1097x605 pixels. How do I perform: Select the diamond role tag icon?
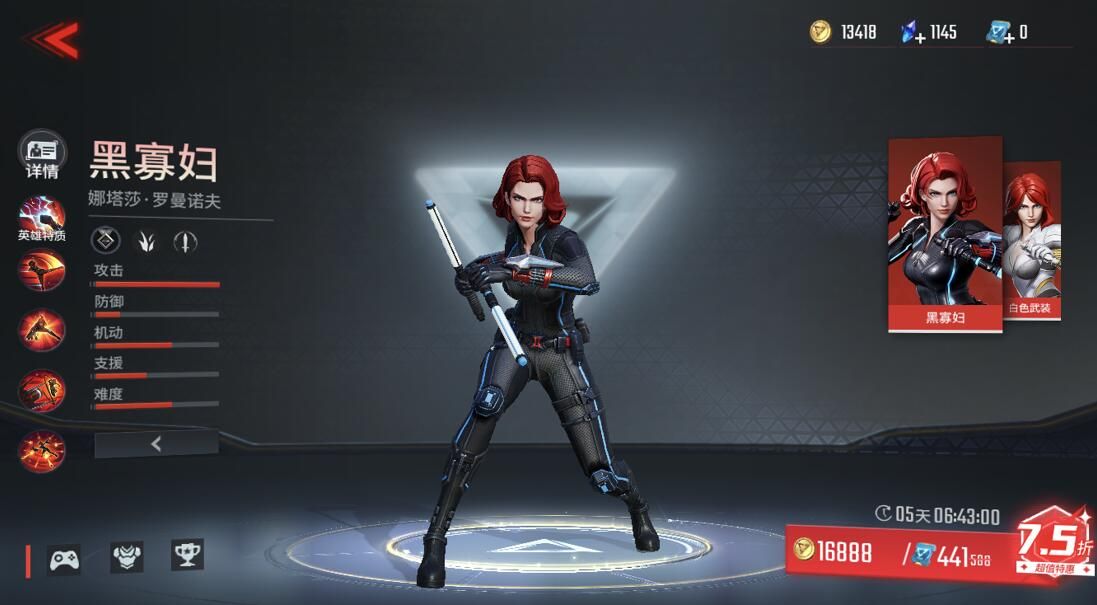(107, 240)
